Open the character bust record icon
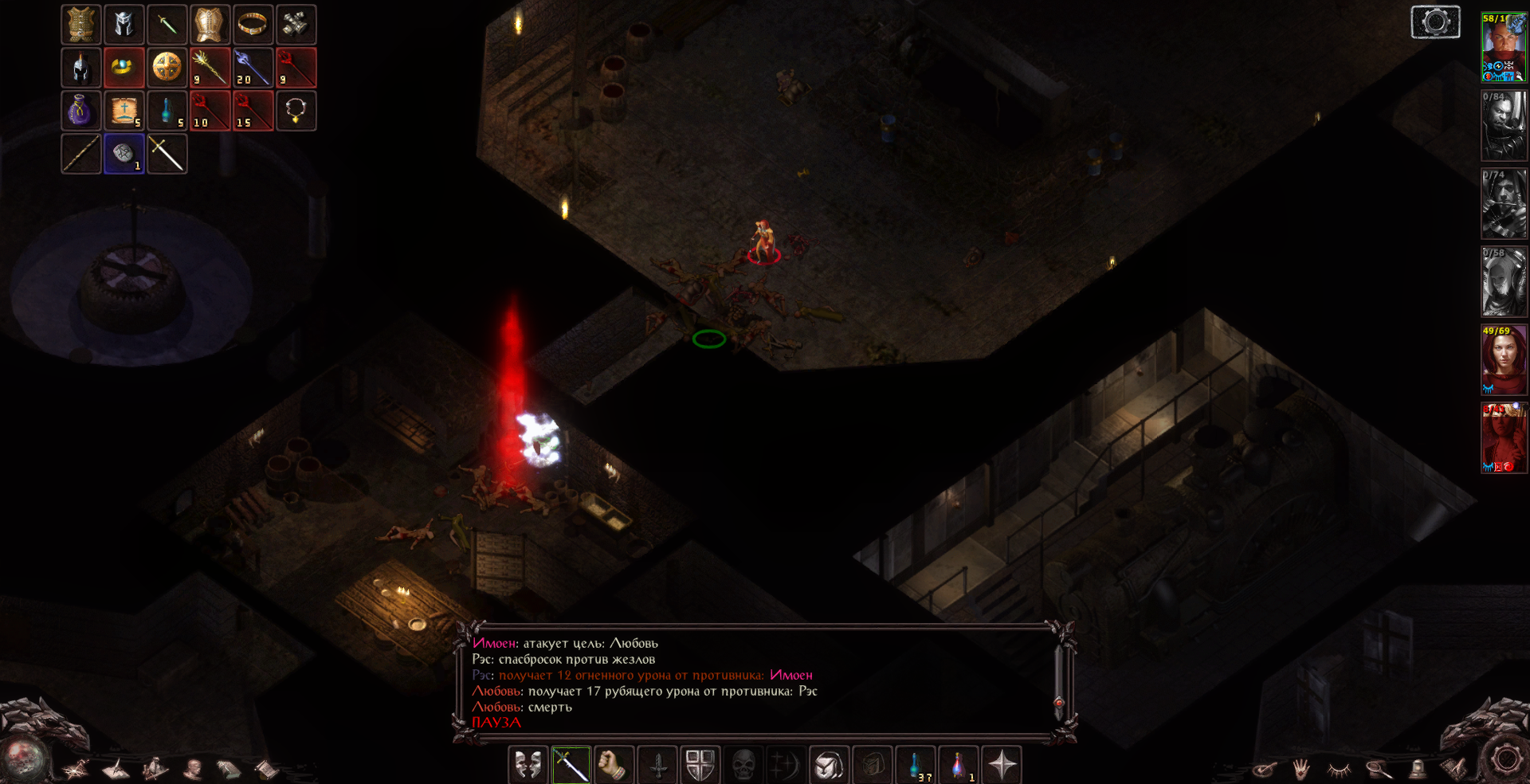The image size is (1530, 784). click(193, 770)
